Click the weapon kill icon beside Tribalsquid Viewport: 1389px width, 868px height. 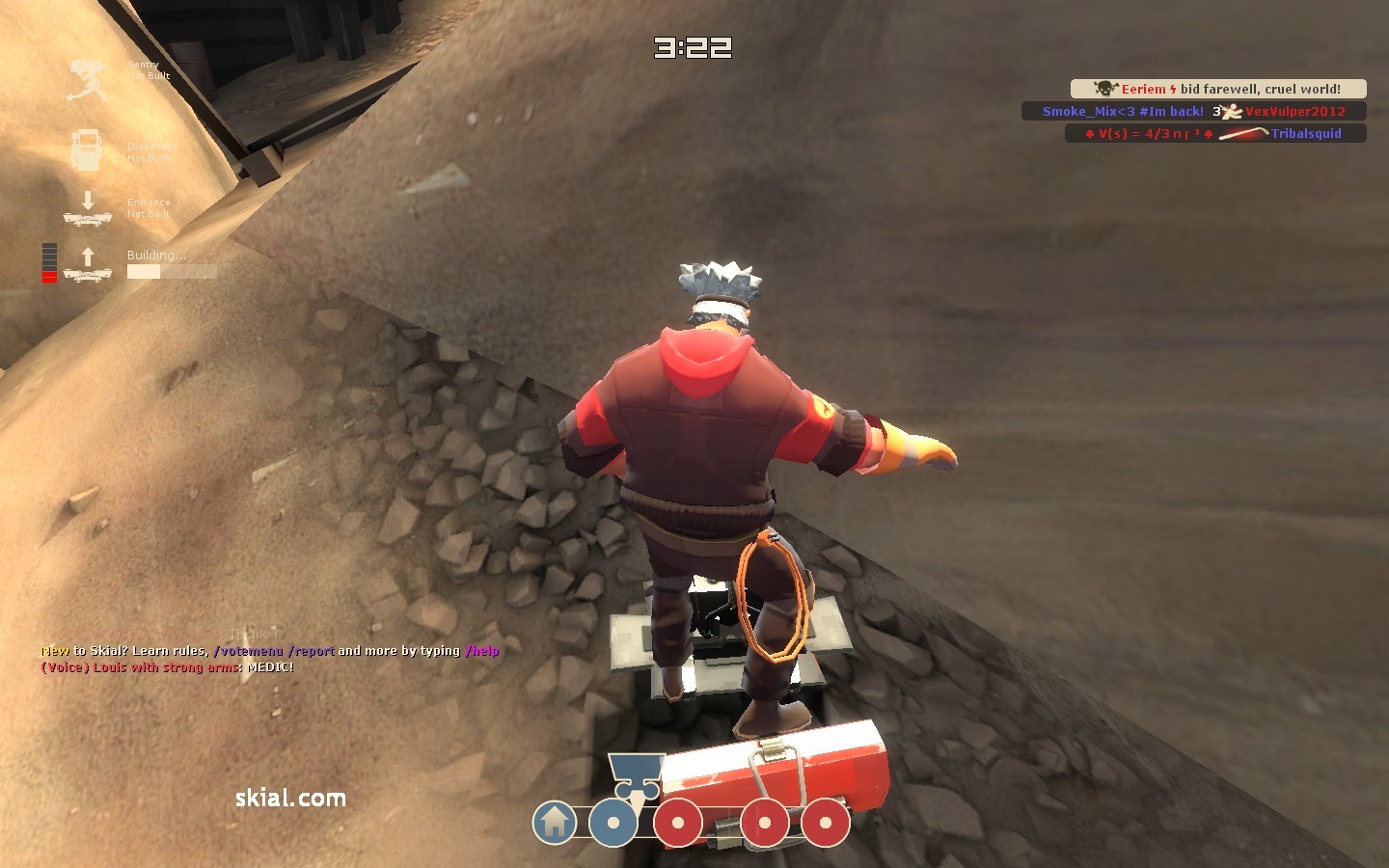point(1244,133)
